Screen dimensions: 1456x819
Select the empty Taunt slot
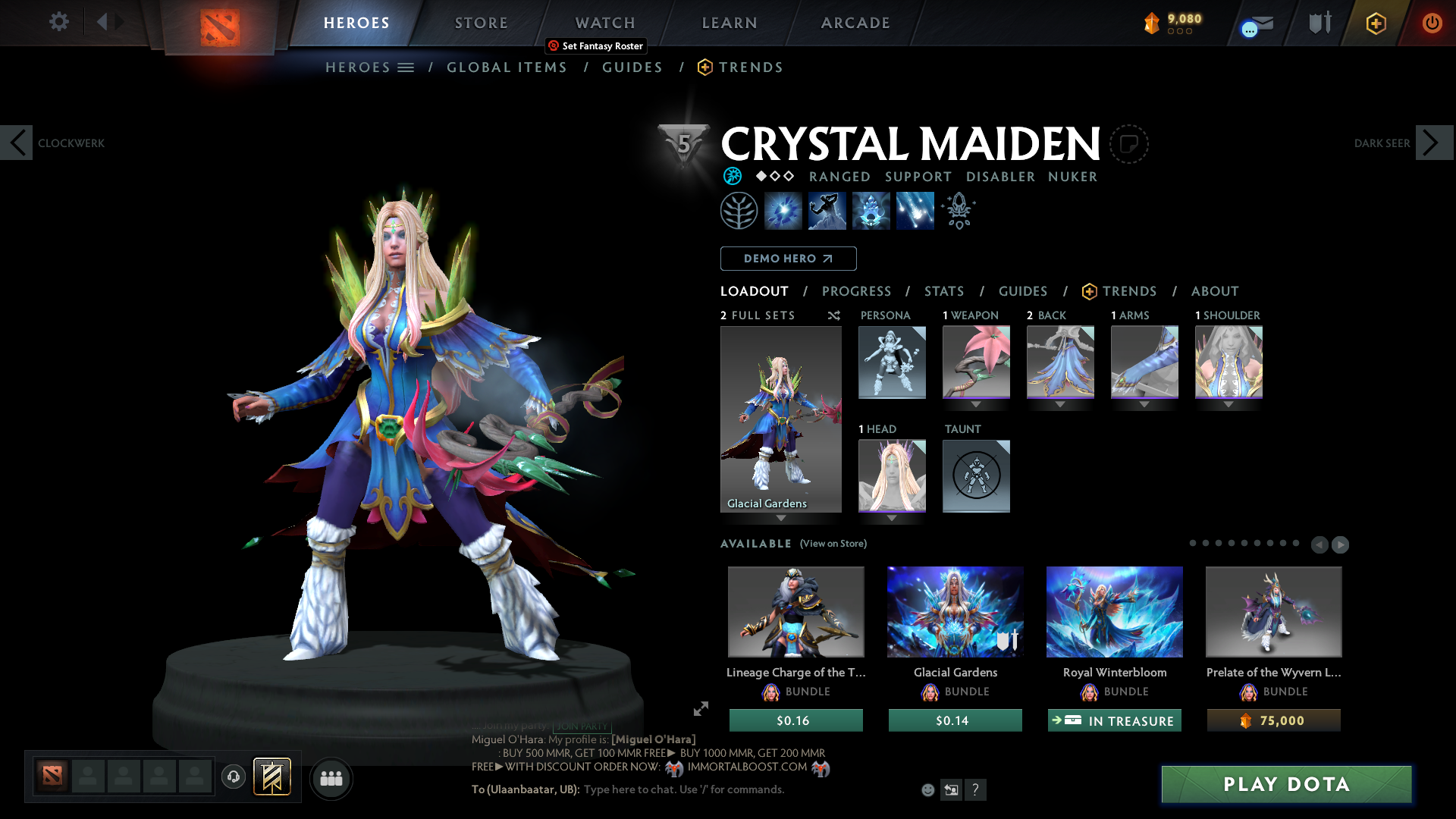coord(976,476)
